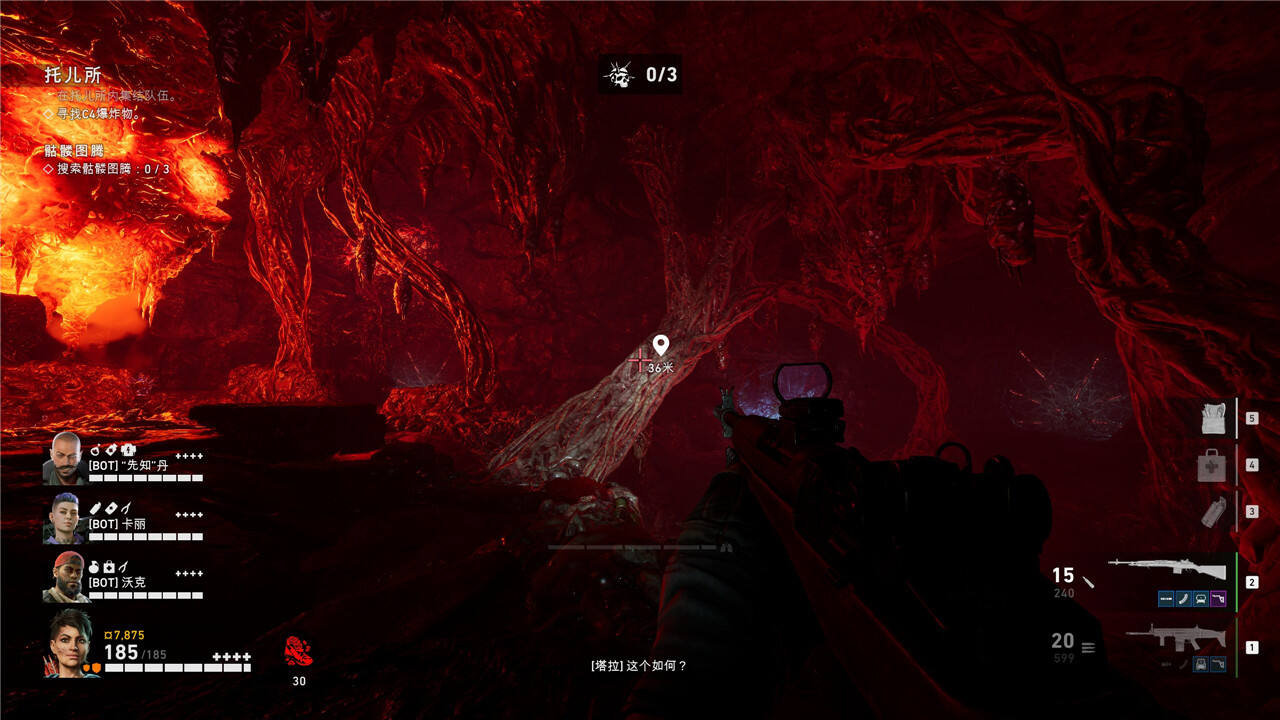The image size is (1280, 720).
Task: Select the SCAR assault rifle in slot 1
Action: [x=1166, y=637]
